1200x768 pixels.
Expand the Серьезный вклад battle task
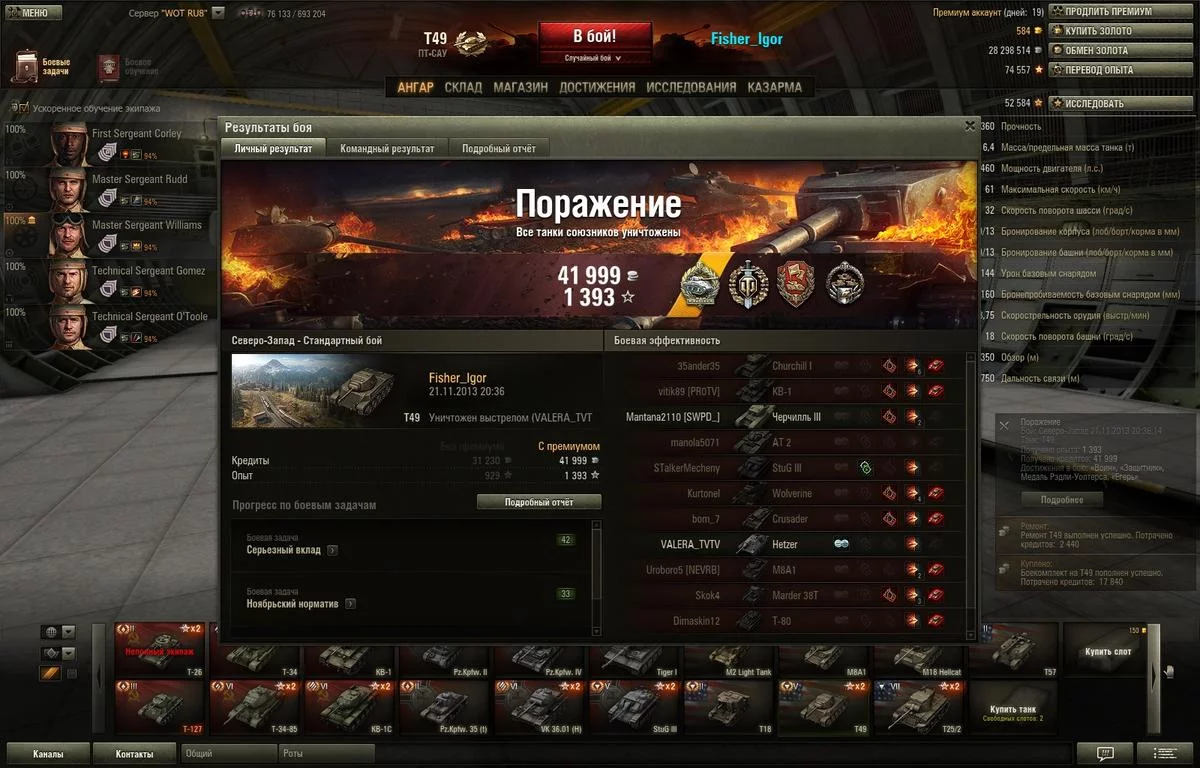(332, 550)
